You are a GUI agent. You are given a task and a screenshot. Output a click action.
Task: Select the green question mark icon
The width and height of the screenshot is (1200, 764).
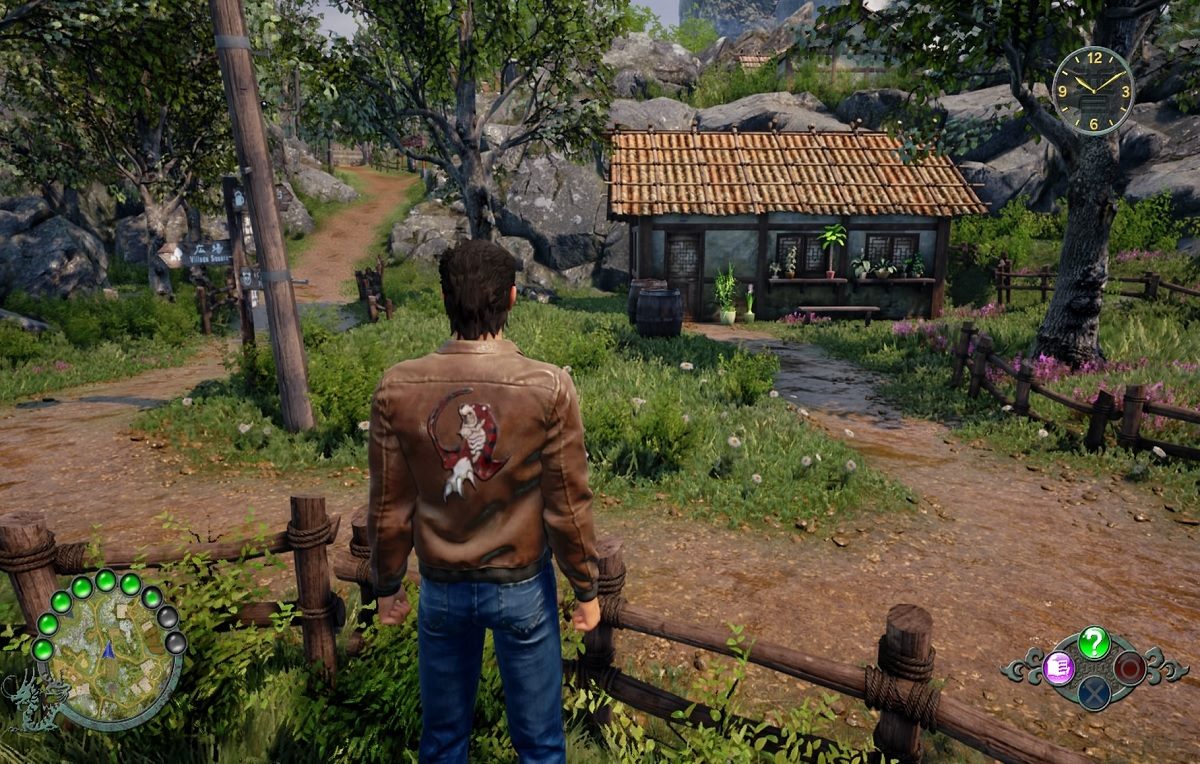(1094, 642)
